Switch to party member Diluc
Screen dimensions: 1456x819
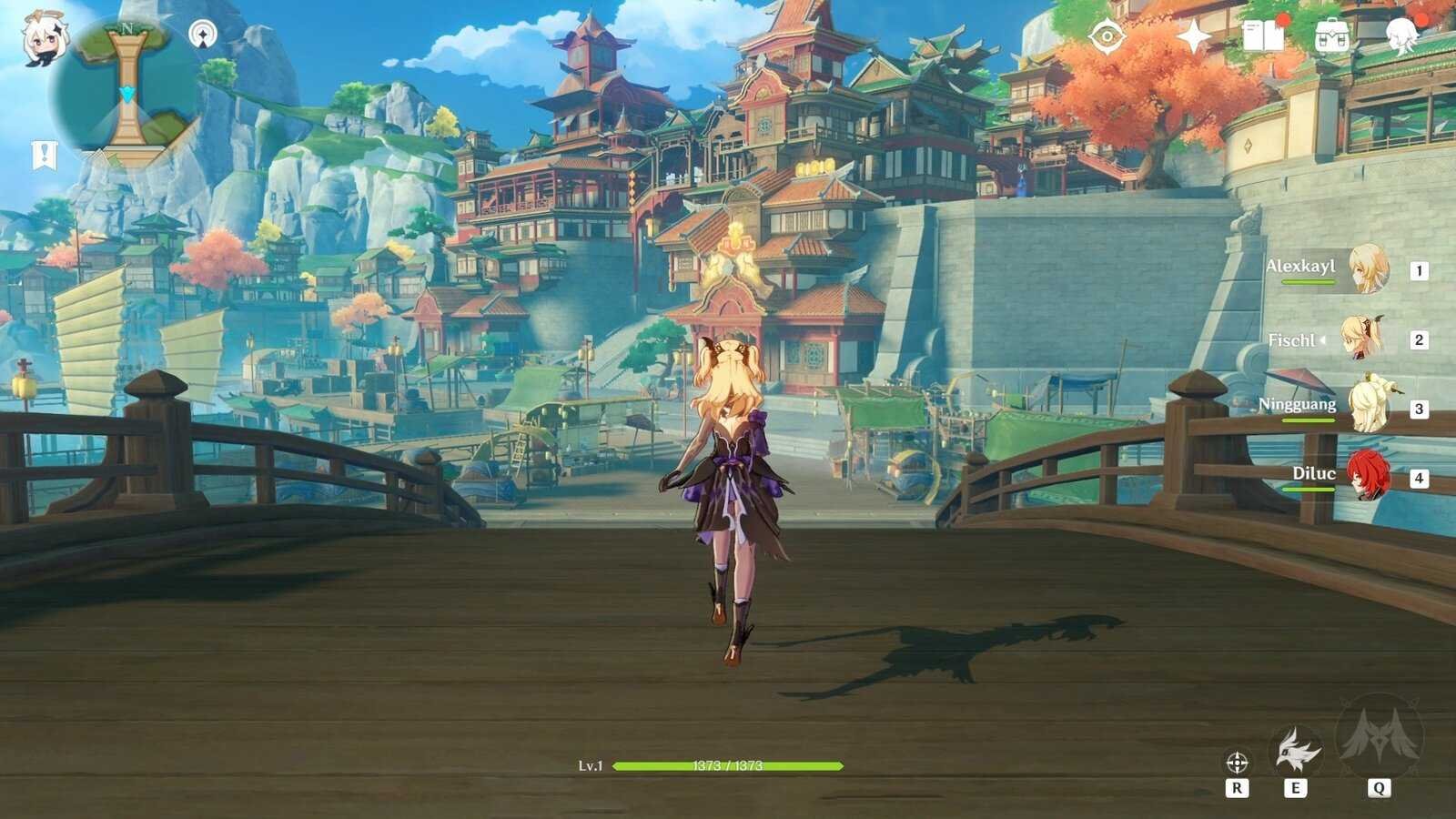(x=1367, y=476)
